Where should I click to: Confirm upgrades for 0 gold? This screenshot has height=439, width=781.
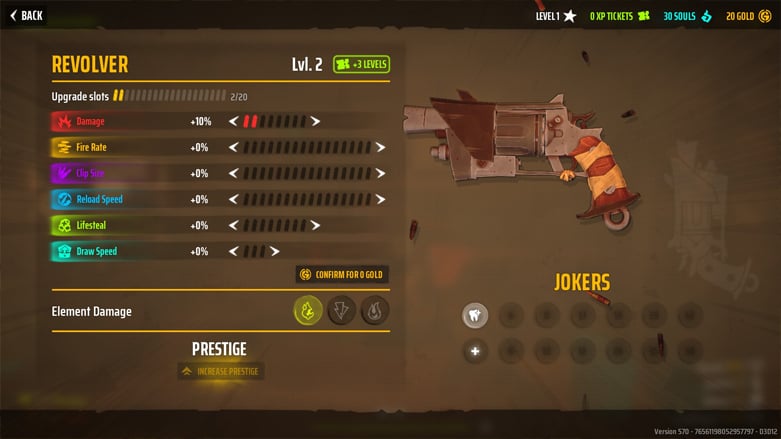[x=341, y=274]
